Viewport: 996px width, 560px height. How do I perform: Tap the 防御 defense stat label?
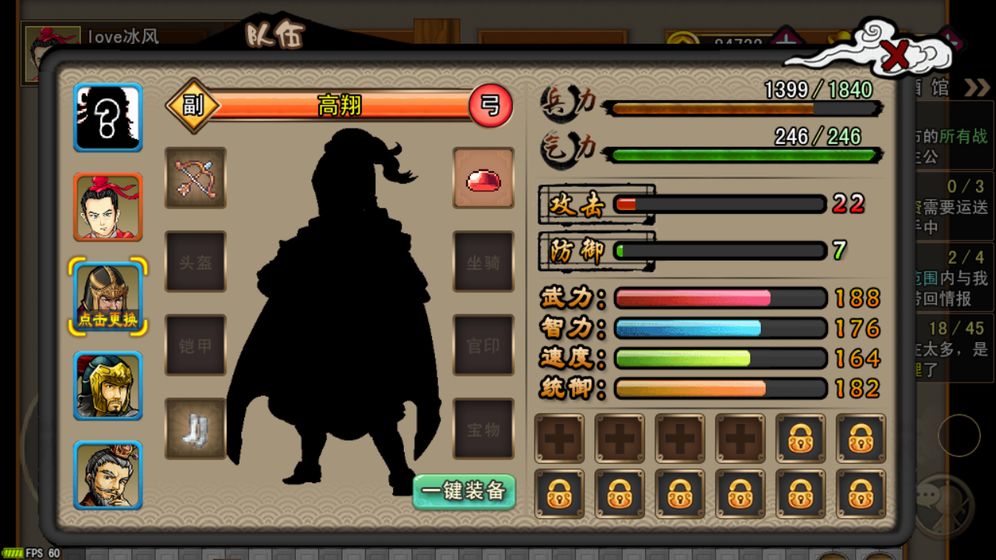click(x=577, y=251)
